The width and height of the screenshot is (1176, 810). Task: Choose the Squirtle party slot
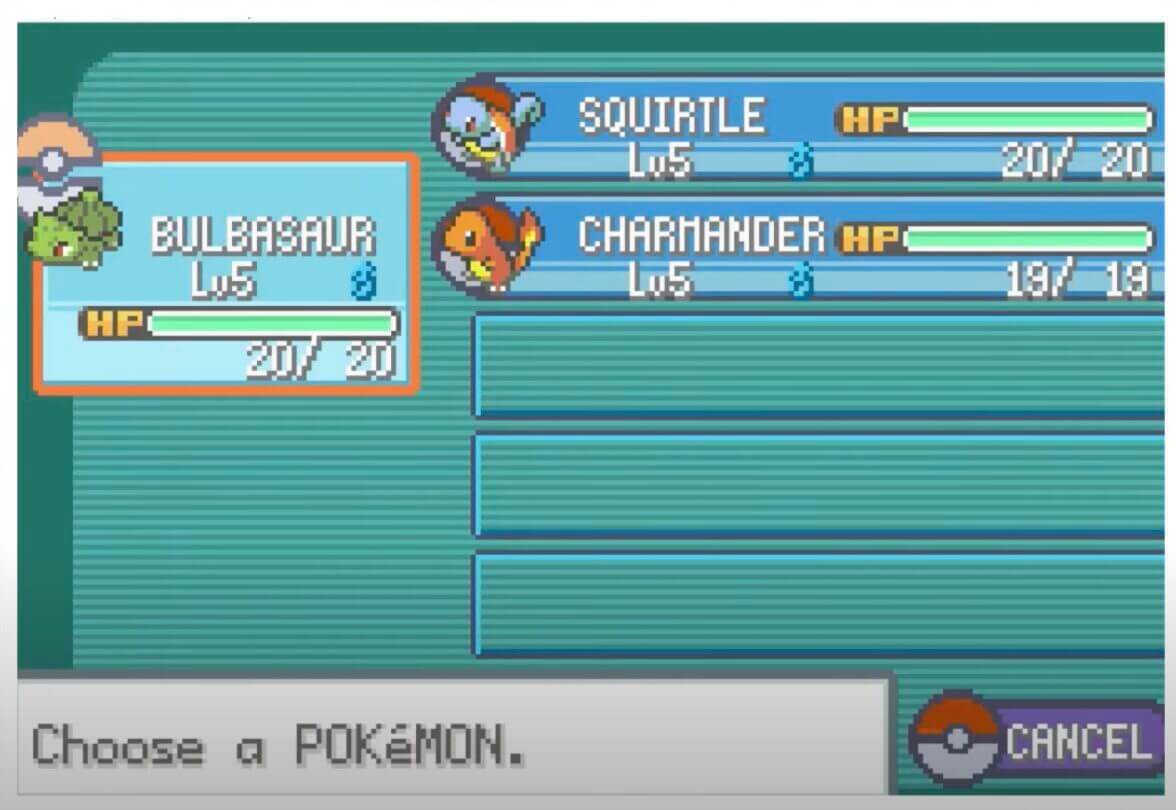(800, 129)
